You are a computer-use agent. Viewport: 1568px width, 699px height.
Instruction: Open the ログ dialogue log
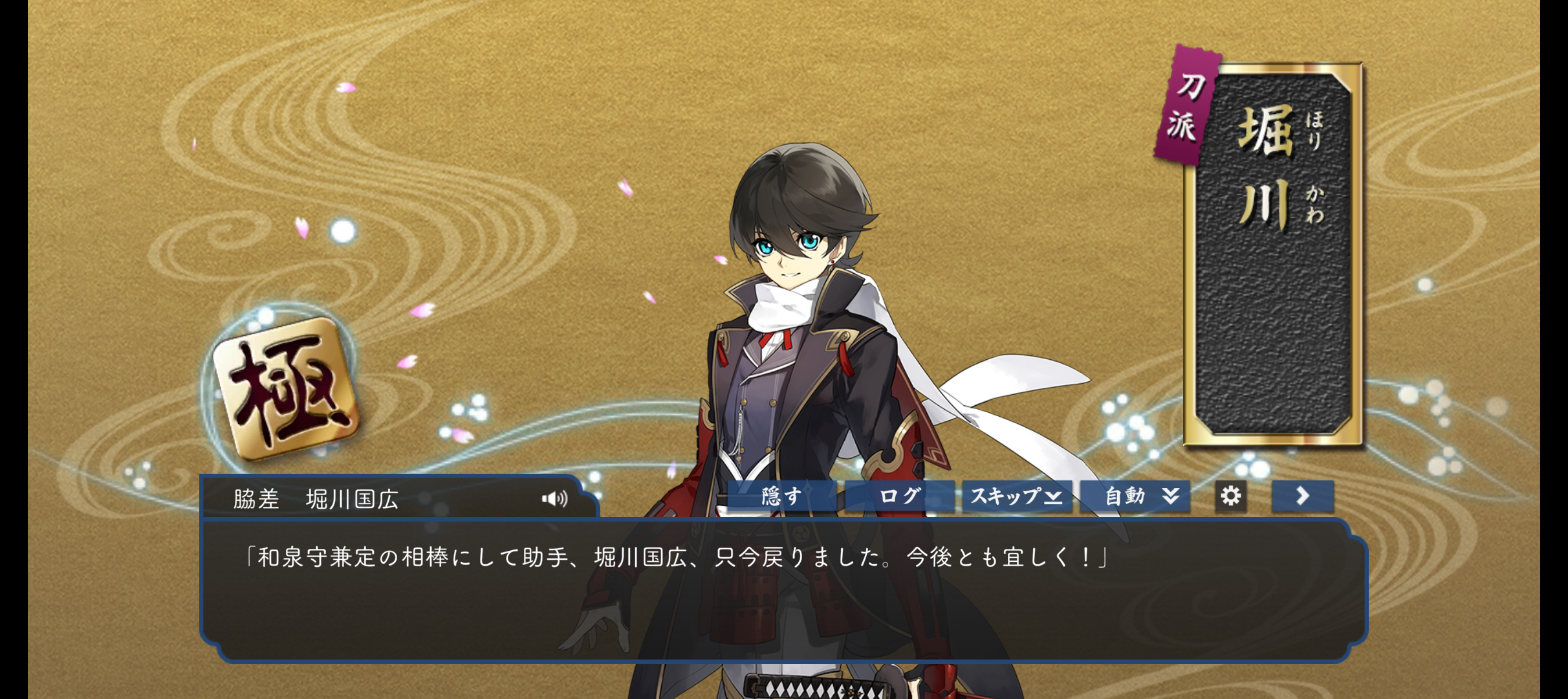coord(899,496)
